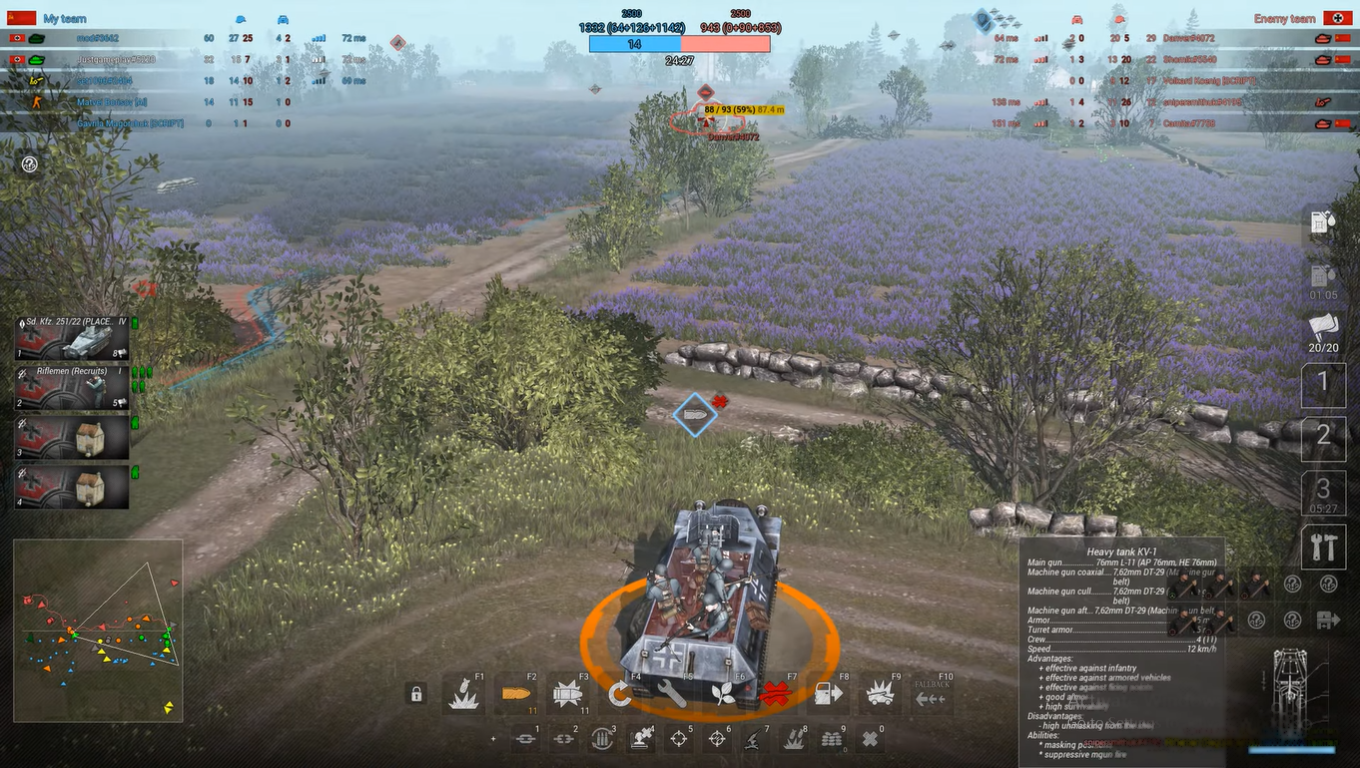
Task: Expand reinforcement slot 2 on right panel
Action: coord(1323,438)
